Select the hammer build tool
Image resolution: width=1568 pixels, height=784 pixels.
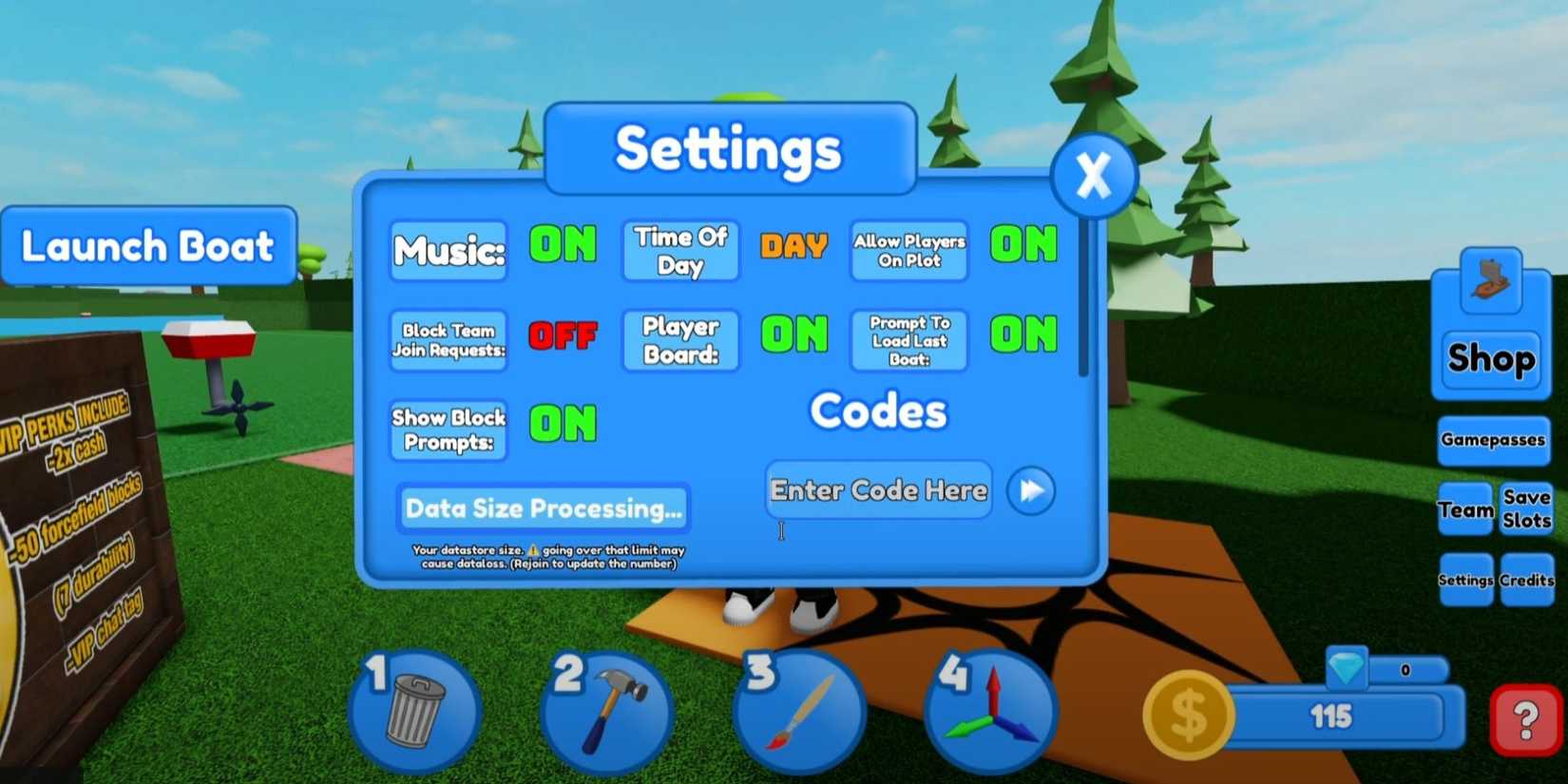coord(605,711)
